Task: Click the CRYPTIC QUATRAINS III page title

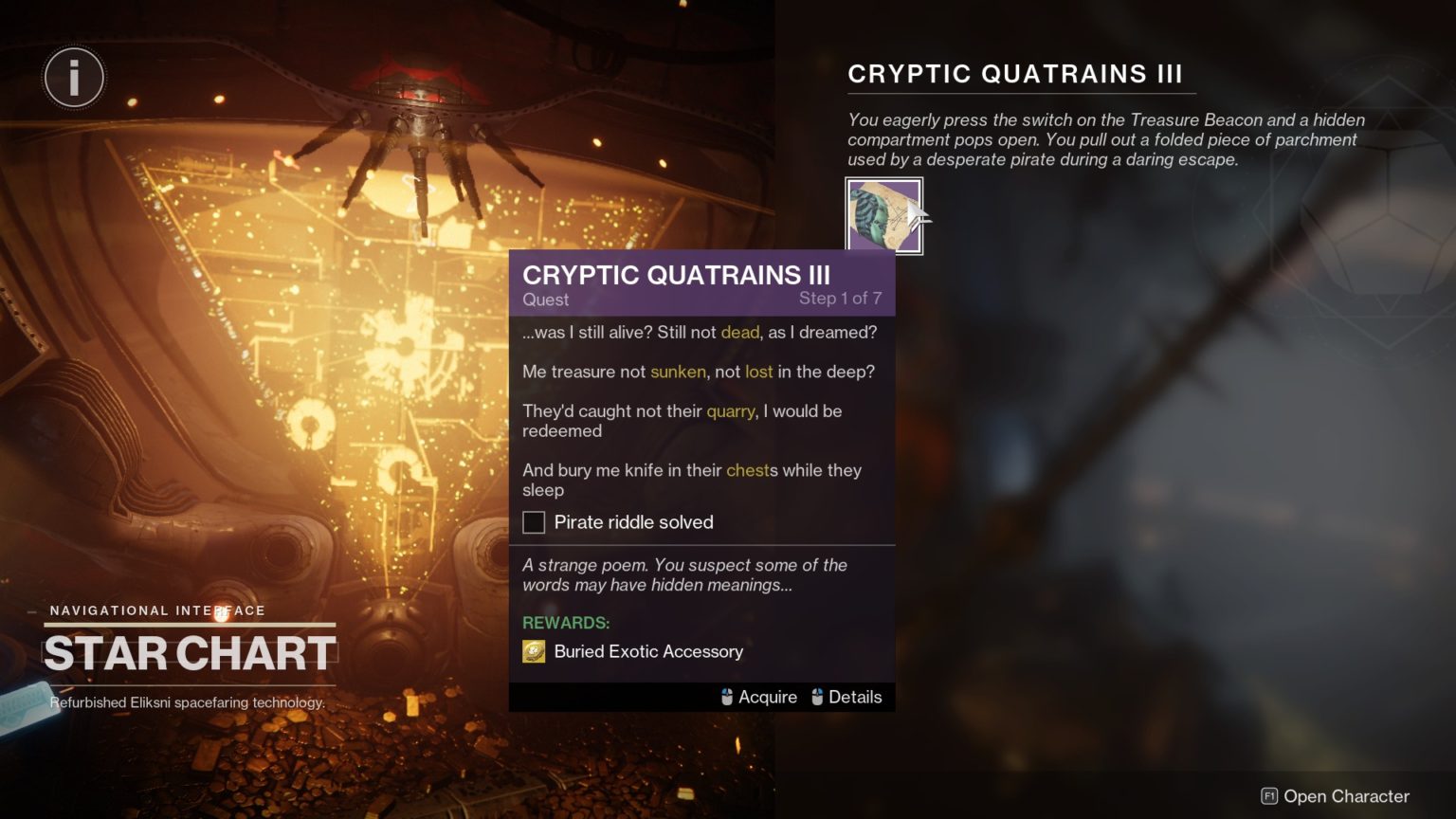Action: [x=1017, y=73]
